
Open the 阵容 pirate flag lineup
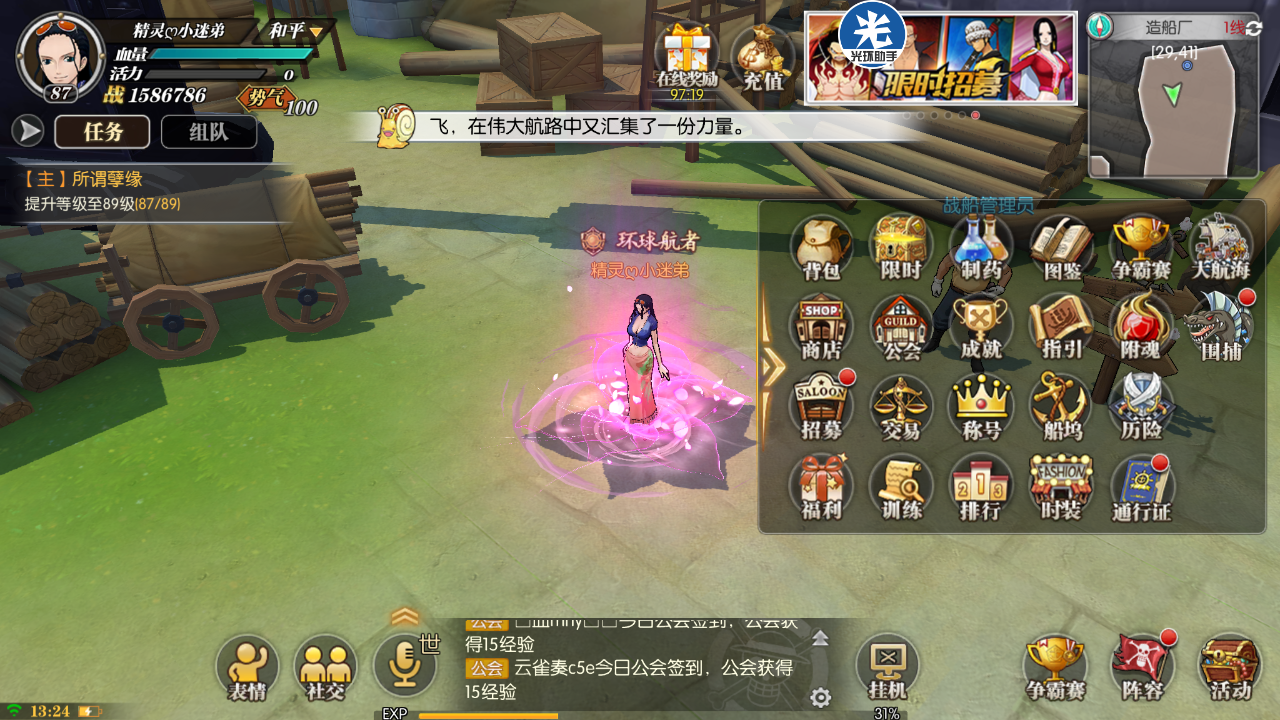1142,665
